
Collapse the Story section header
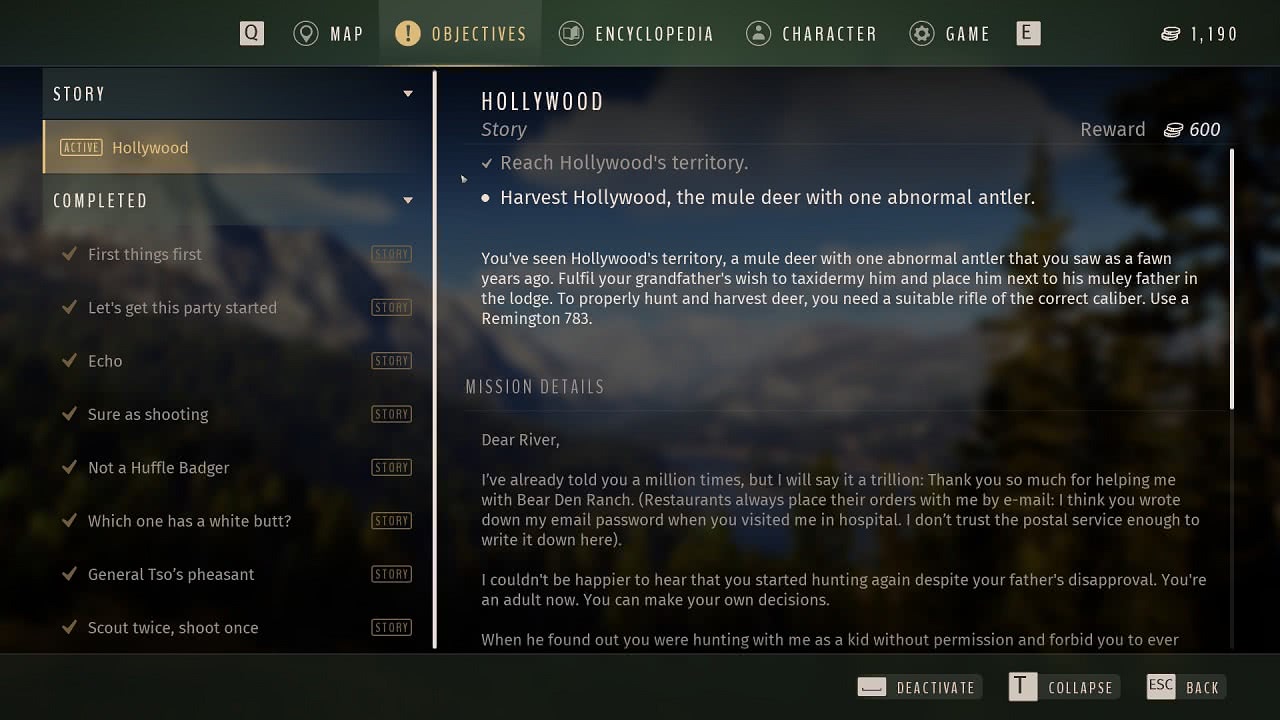(x=234, y=94)
